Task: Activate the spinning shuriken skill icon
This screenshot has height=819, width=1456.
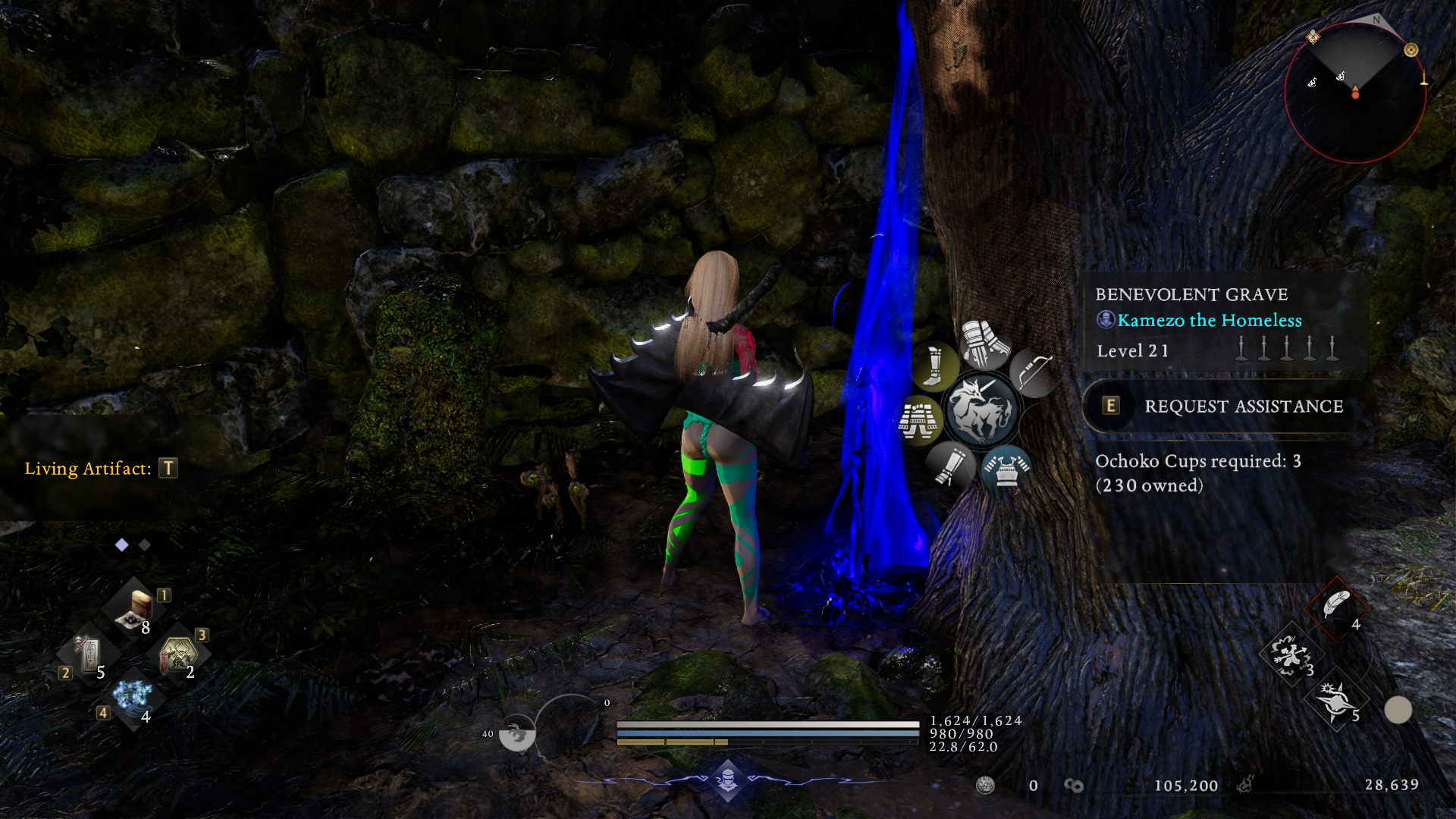Action: [x=1335, y=699]
